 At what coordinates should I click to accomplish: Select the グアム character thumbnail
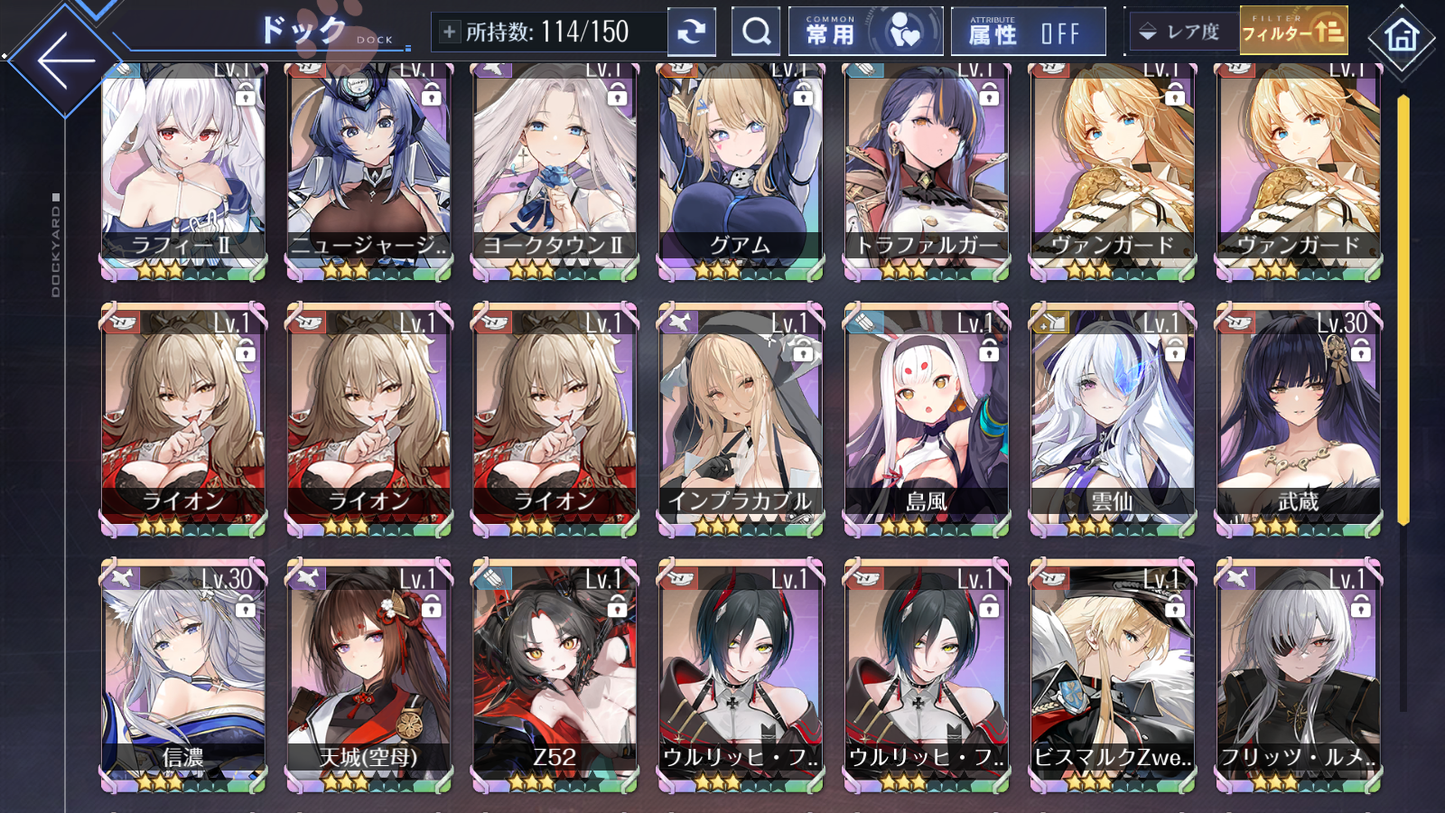(739, 165)
